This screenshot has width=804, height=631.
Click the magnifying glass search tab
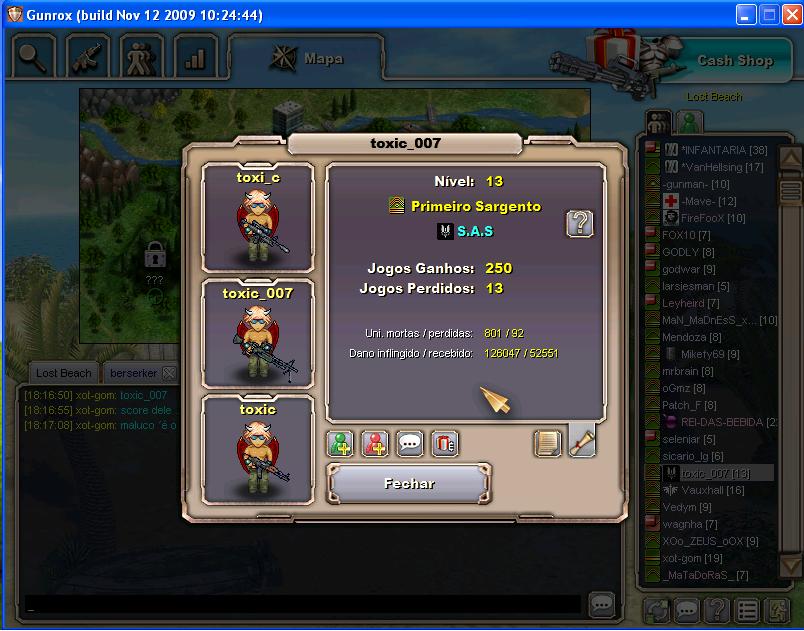33,57
